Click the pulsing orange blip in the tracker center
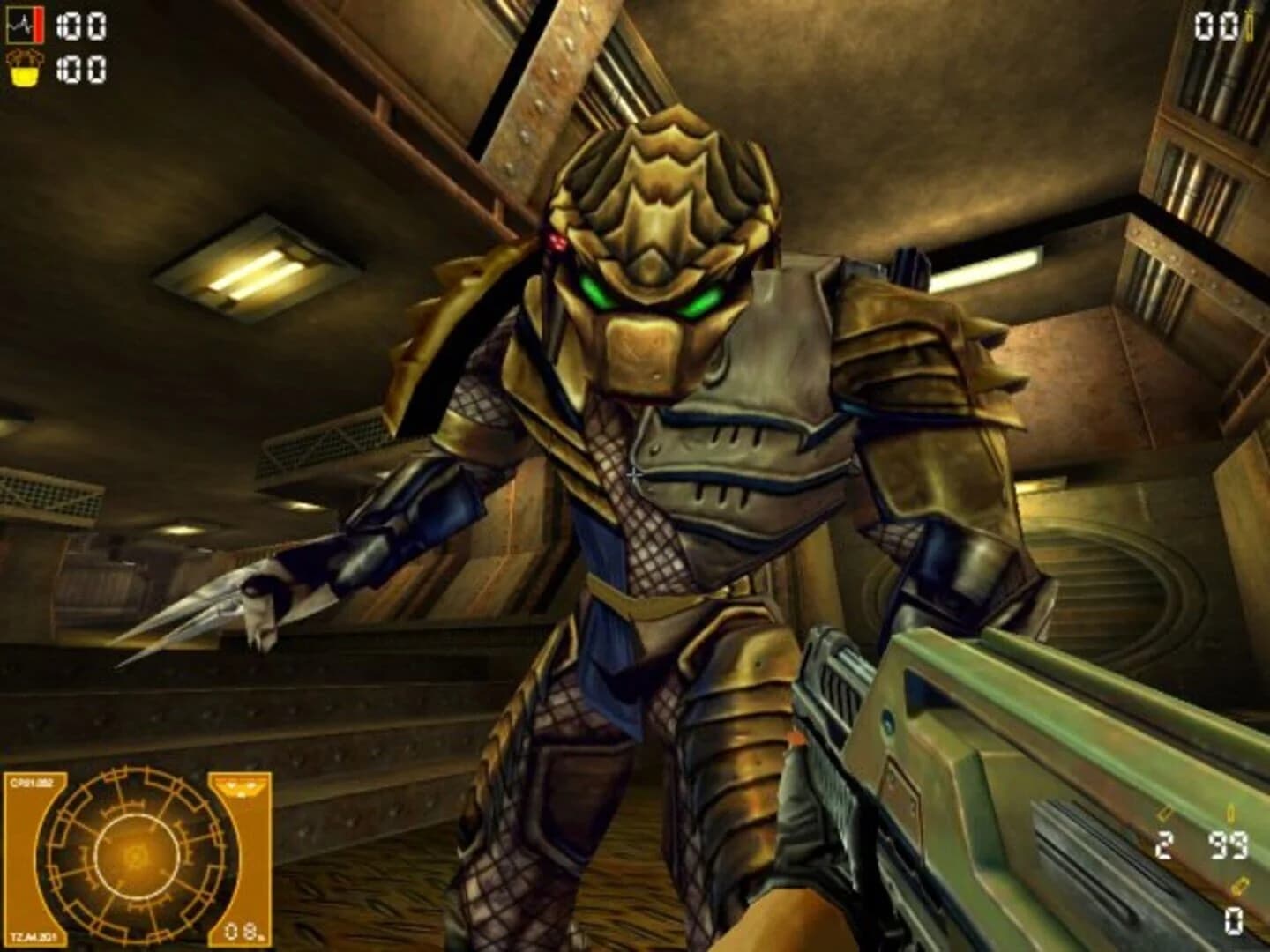 click(x=133, y=856)
